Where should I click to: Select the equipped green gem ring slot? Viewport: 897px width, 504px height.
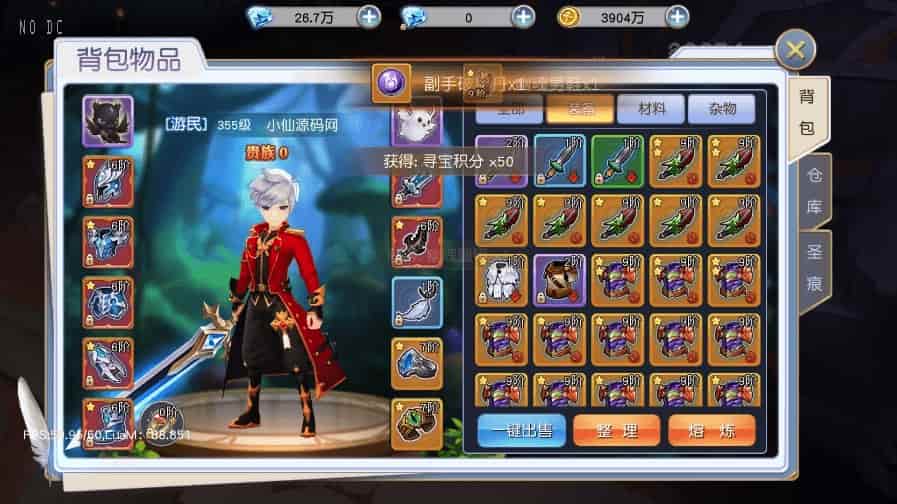tap(417, 423)
